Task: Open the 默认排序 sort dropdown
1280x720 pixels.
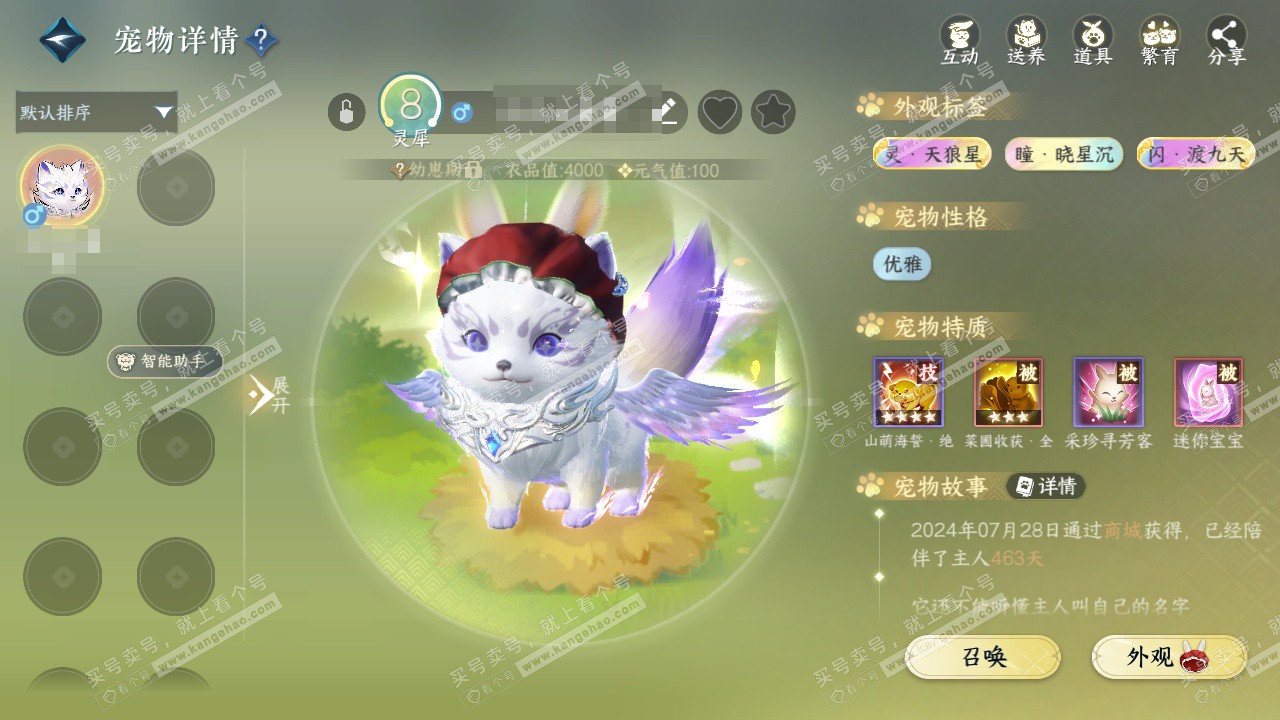Action: point(96,112)
